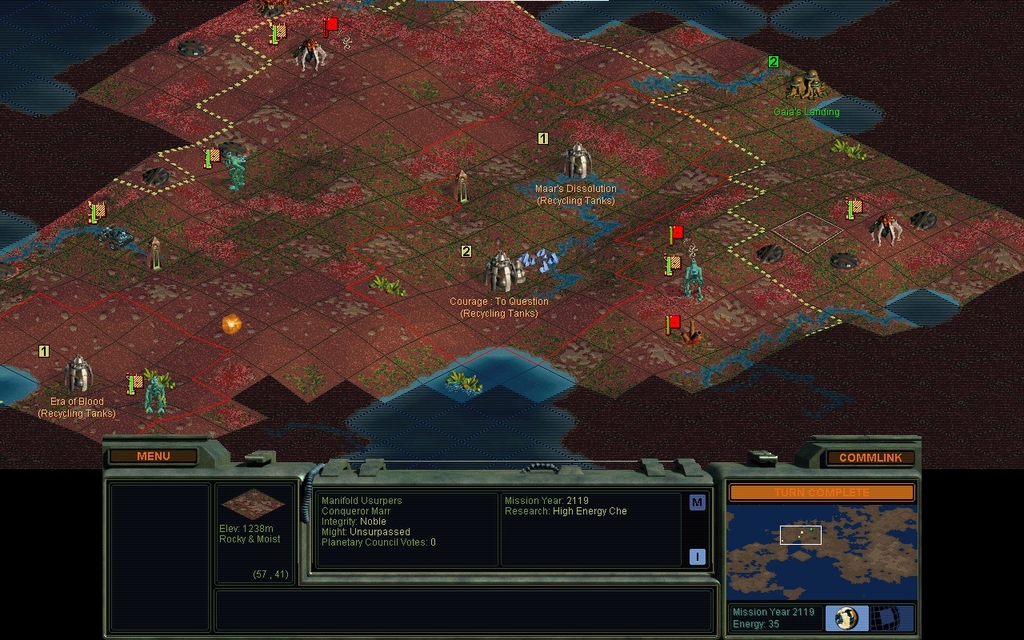Select the Gaia's Landing base
The width and height of the screenshot is (1024, 640).
point(806,85)
